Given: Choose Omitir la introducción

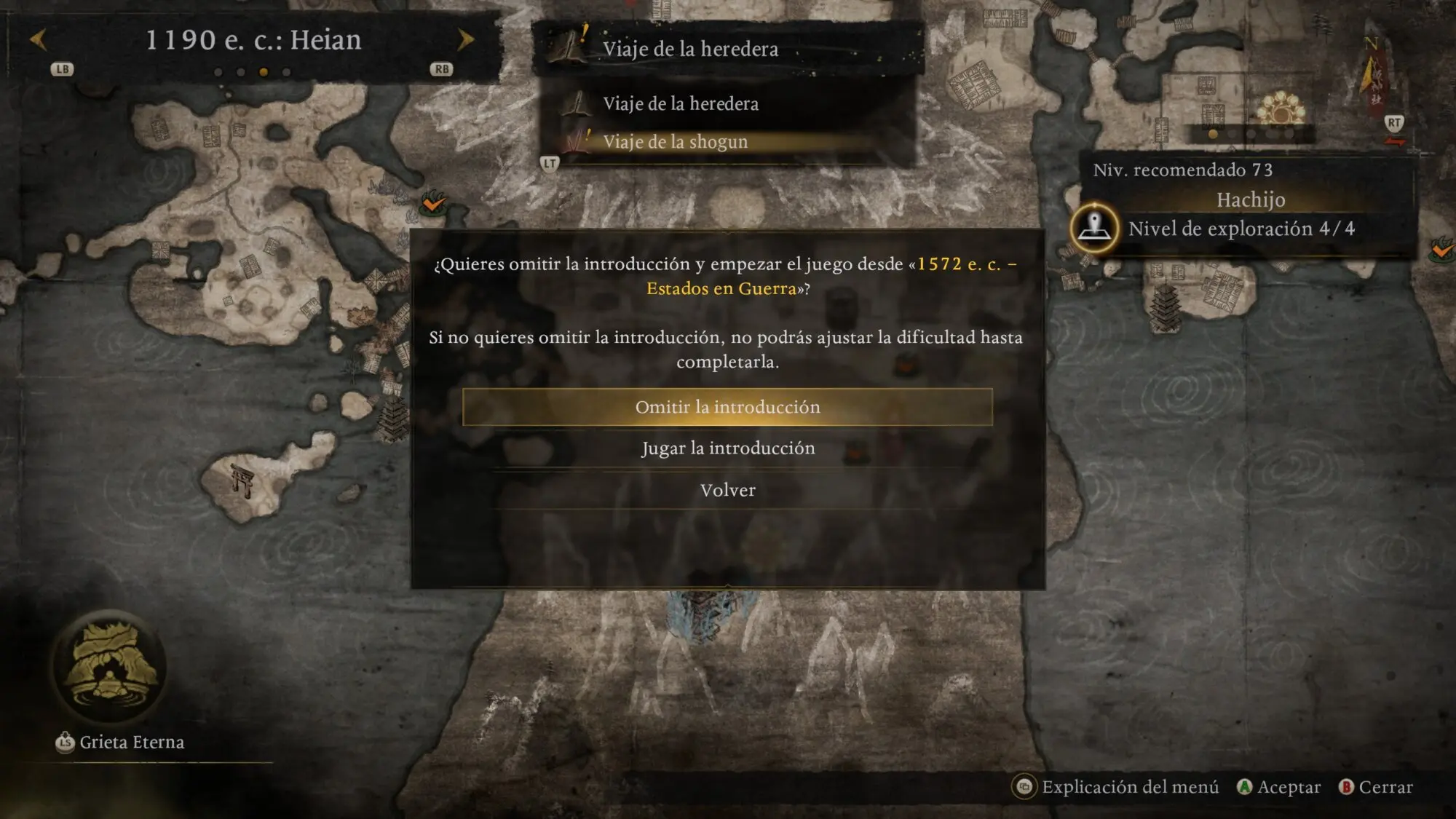Looking at the screenshot, I should coord(727,407).
